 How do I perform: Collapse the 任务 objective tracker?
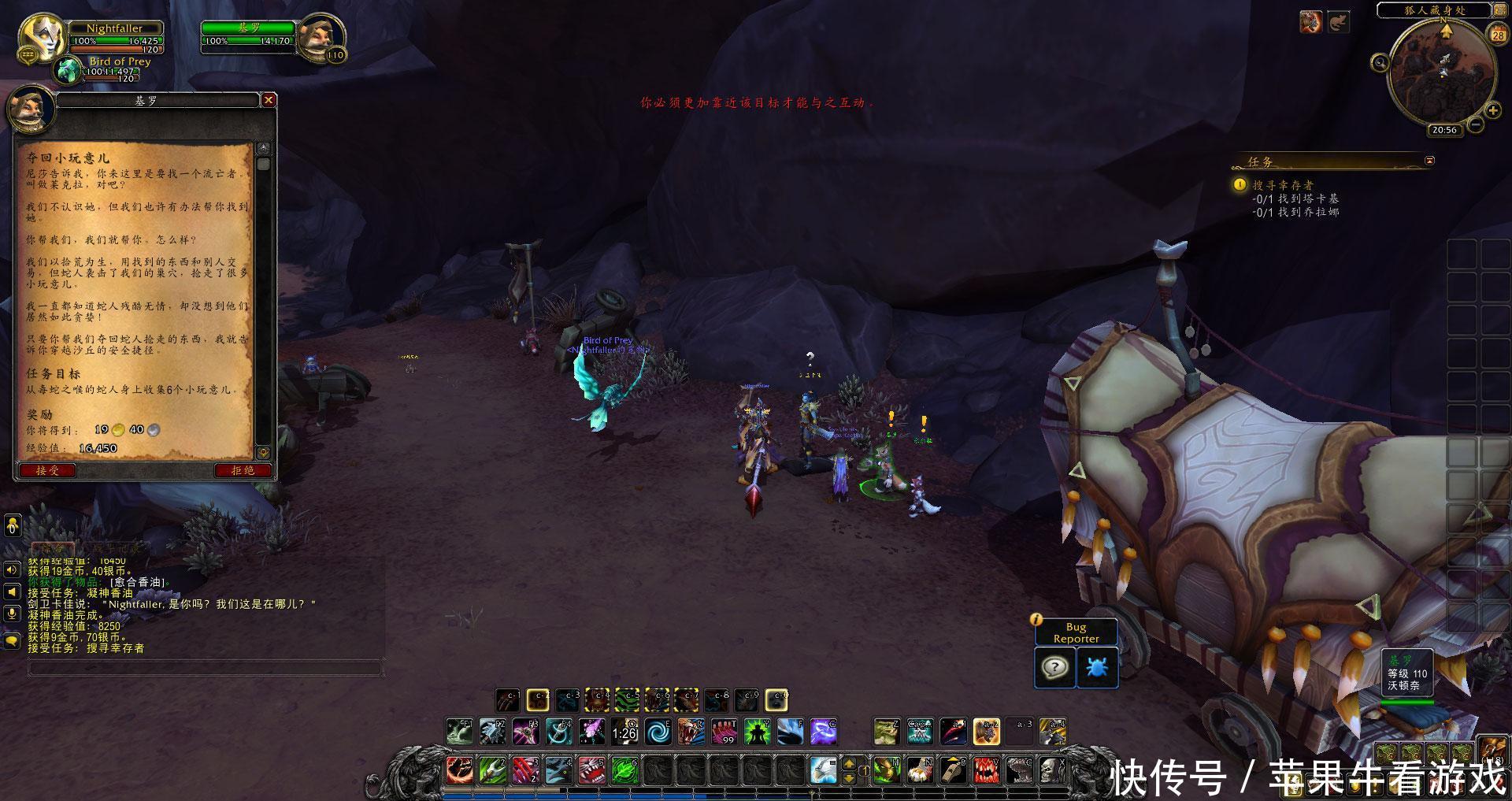[1430, 161]
